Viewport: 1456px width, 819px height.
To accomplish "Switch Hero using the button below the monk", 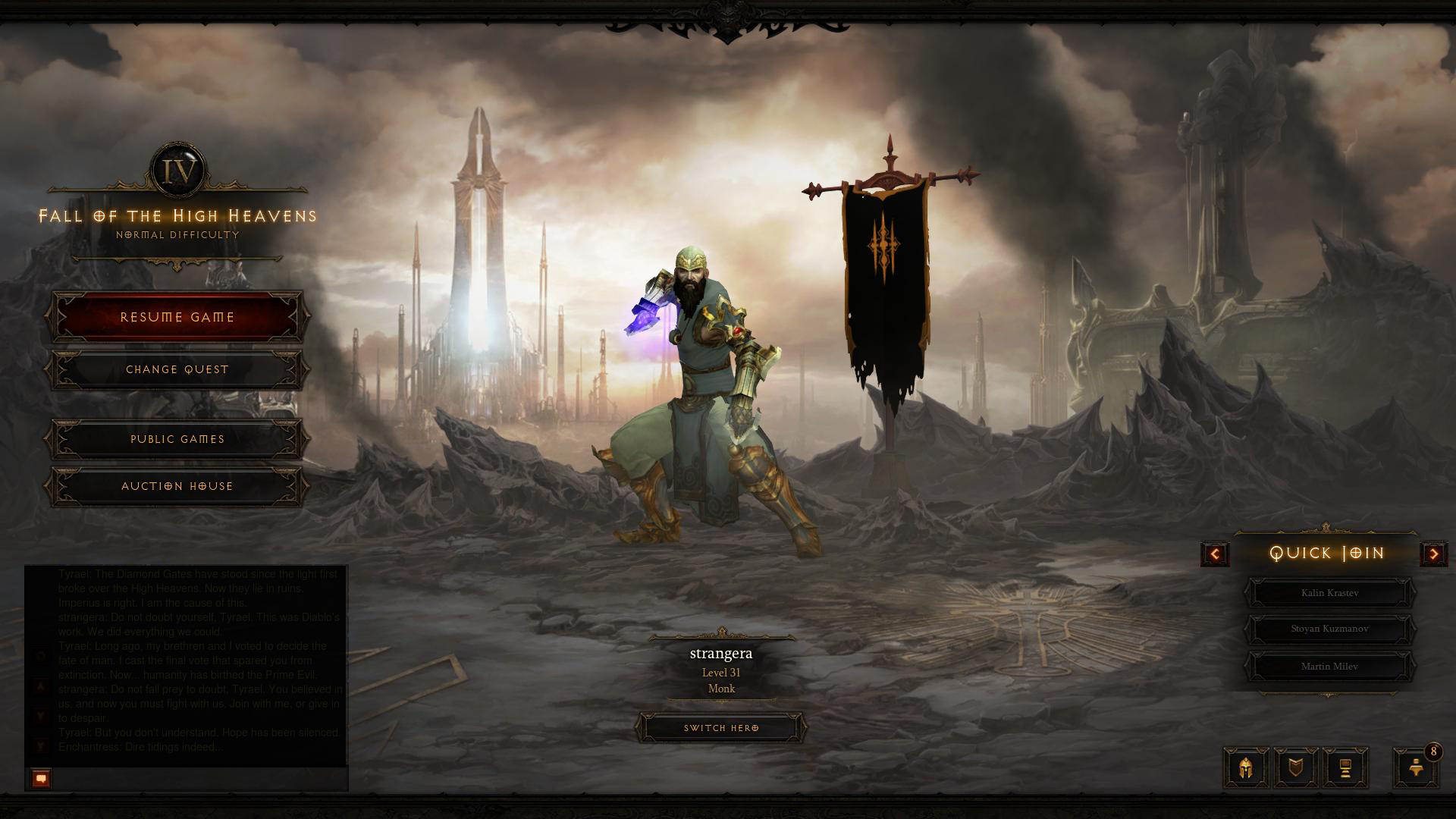I will click(721, 728).
